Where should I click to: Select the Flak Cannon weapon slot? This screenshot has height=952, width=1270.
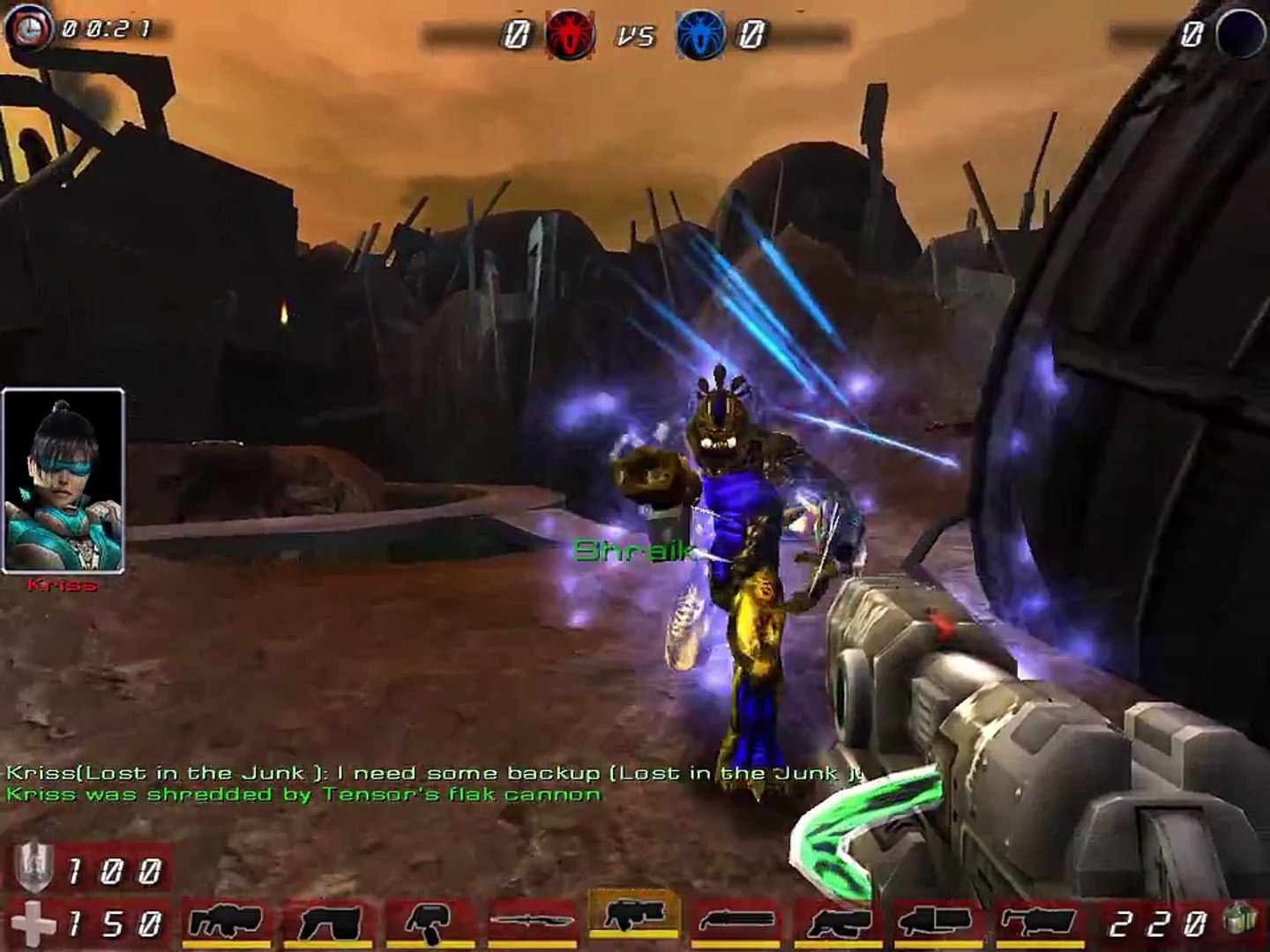tap(838, 923)
